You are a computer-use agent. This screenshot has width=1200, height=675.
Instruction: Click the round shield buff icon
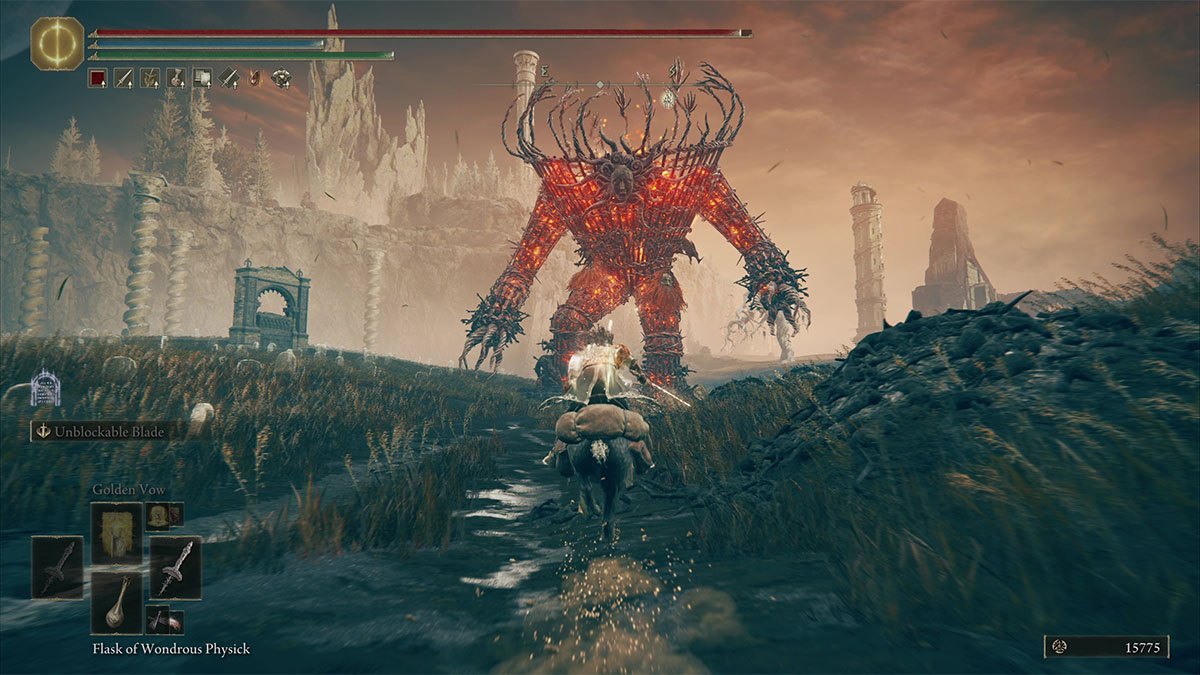(281, 78)
